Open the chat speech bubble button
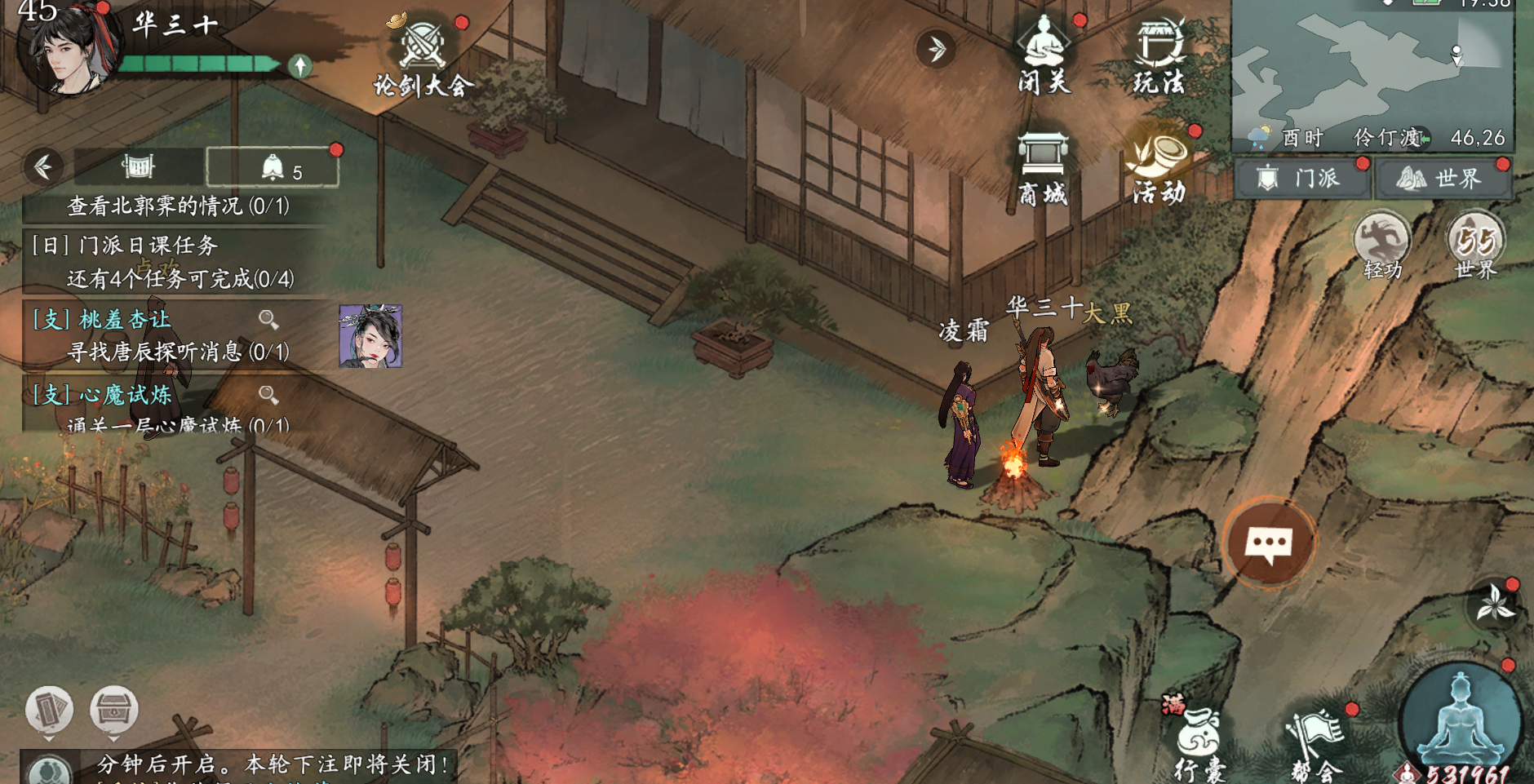The height and width of the screenshot is (784, 1534). 1269,543
